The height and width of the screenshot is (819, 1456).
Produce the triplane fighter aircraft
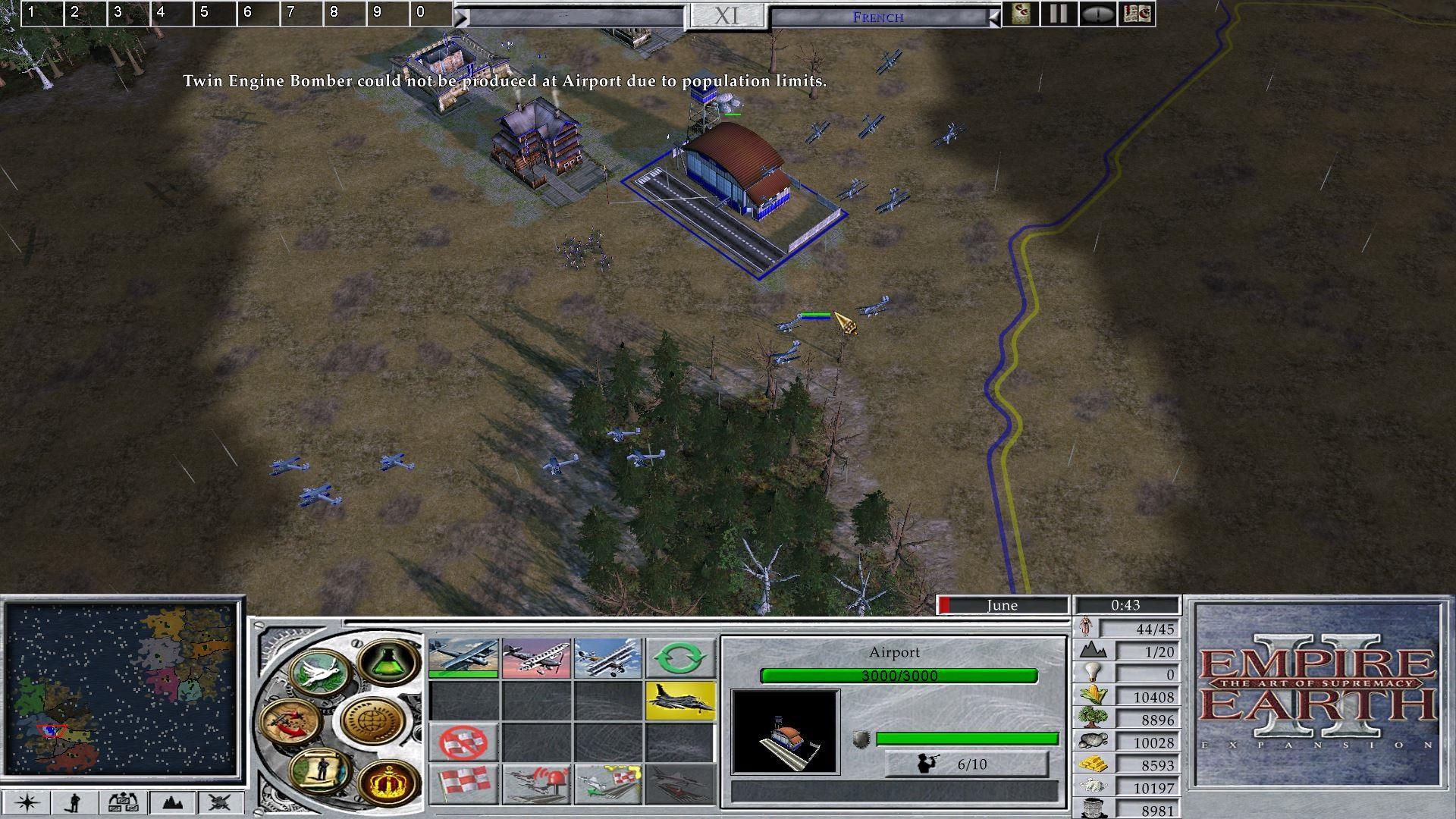(608, 657)
